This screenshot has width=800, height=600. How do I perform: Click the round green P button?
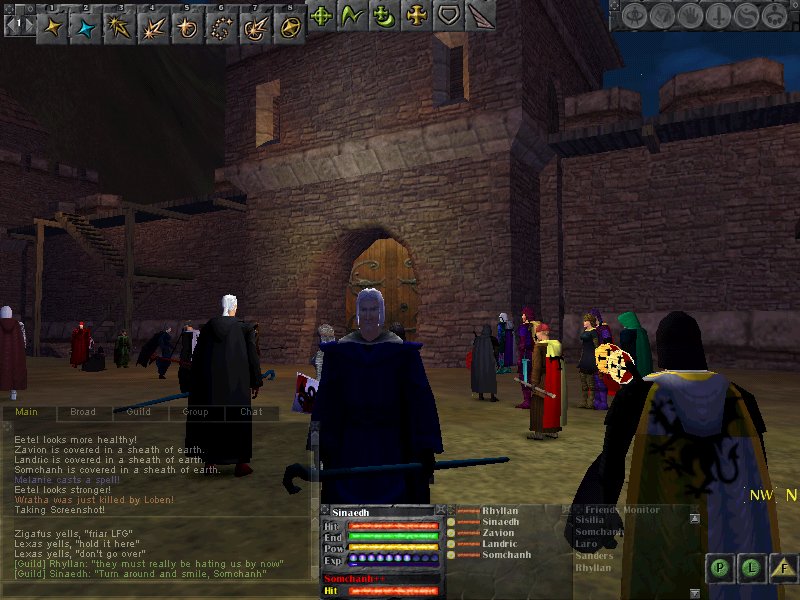coord(719,568)
